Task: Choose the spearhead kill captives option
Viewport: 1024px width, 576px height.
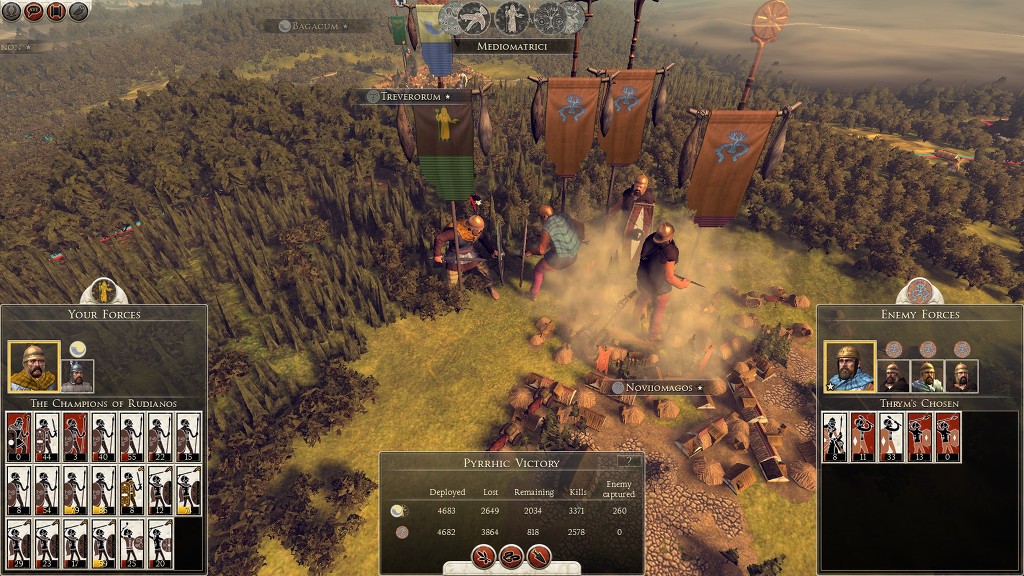Action: coord(540,556)
